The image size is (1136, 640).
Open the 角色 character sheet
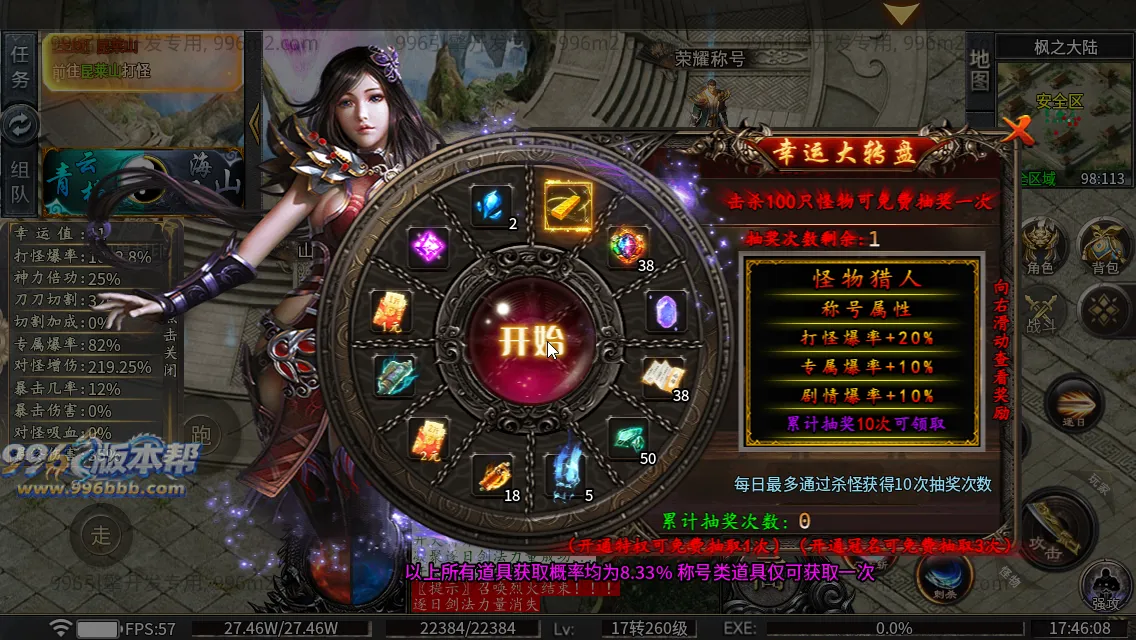tap(1039, 248)
